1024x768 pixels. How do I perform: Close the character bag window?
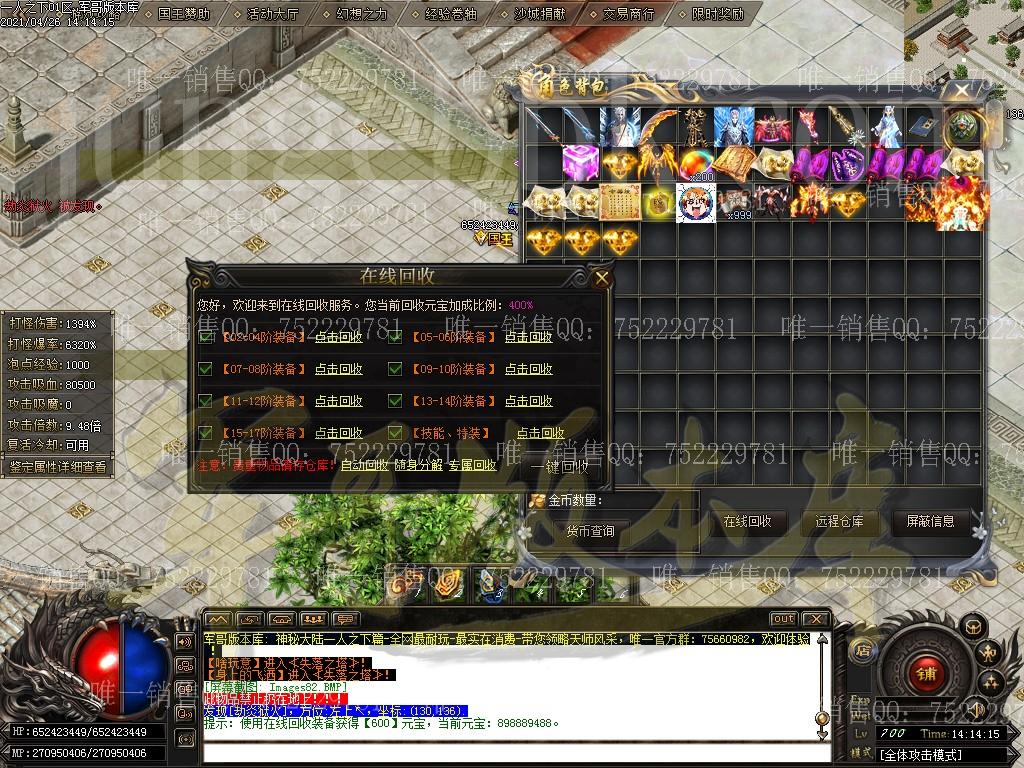point(962,91)
